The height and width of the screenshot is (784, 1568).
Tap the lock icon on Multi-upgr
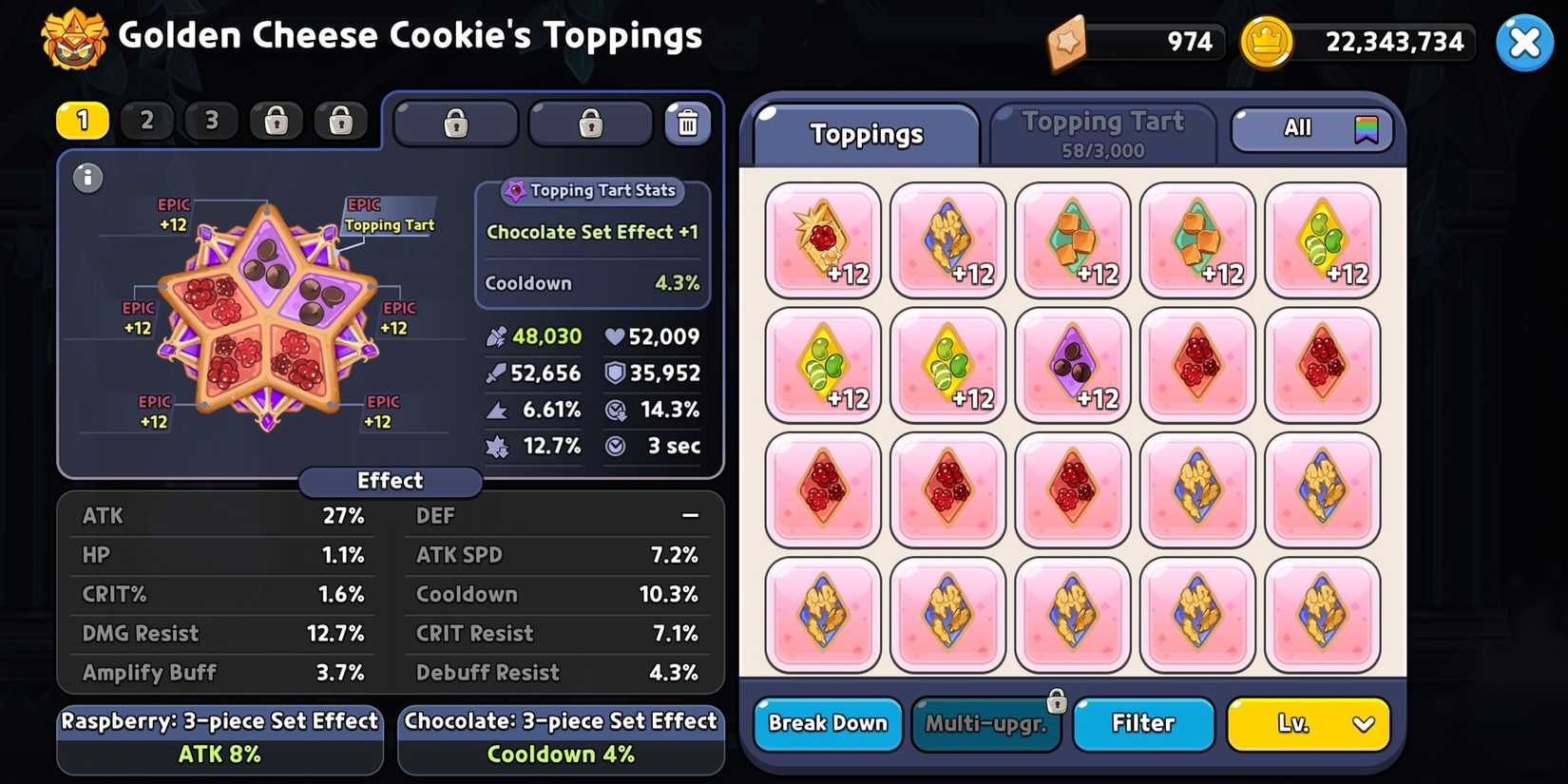1057,700
